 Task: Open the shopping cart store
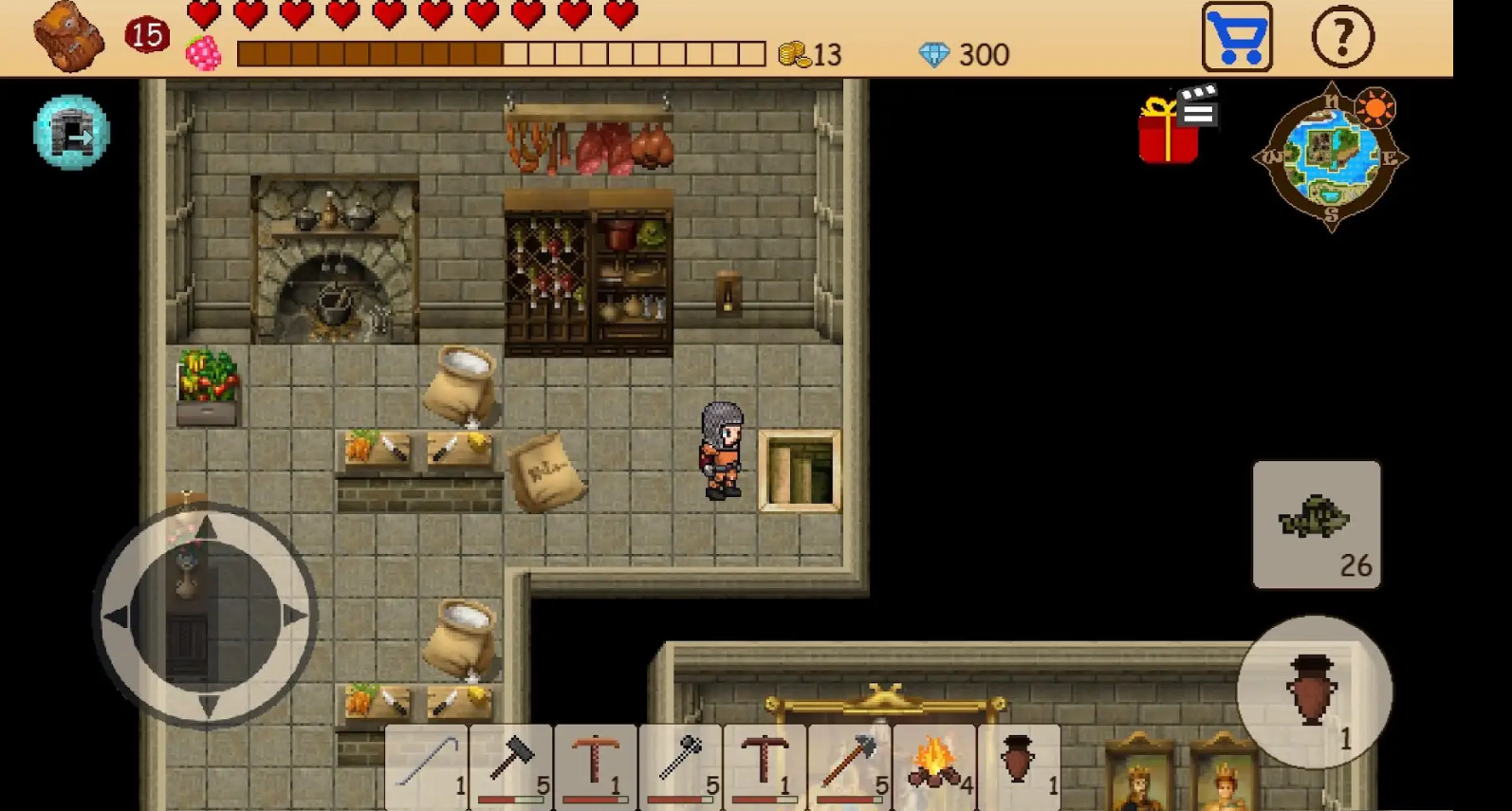pos(1237,38)
